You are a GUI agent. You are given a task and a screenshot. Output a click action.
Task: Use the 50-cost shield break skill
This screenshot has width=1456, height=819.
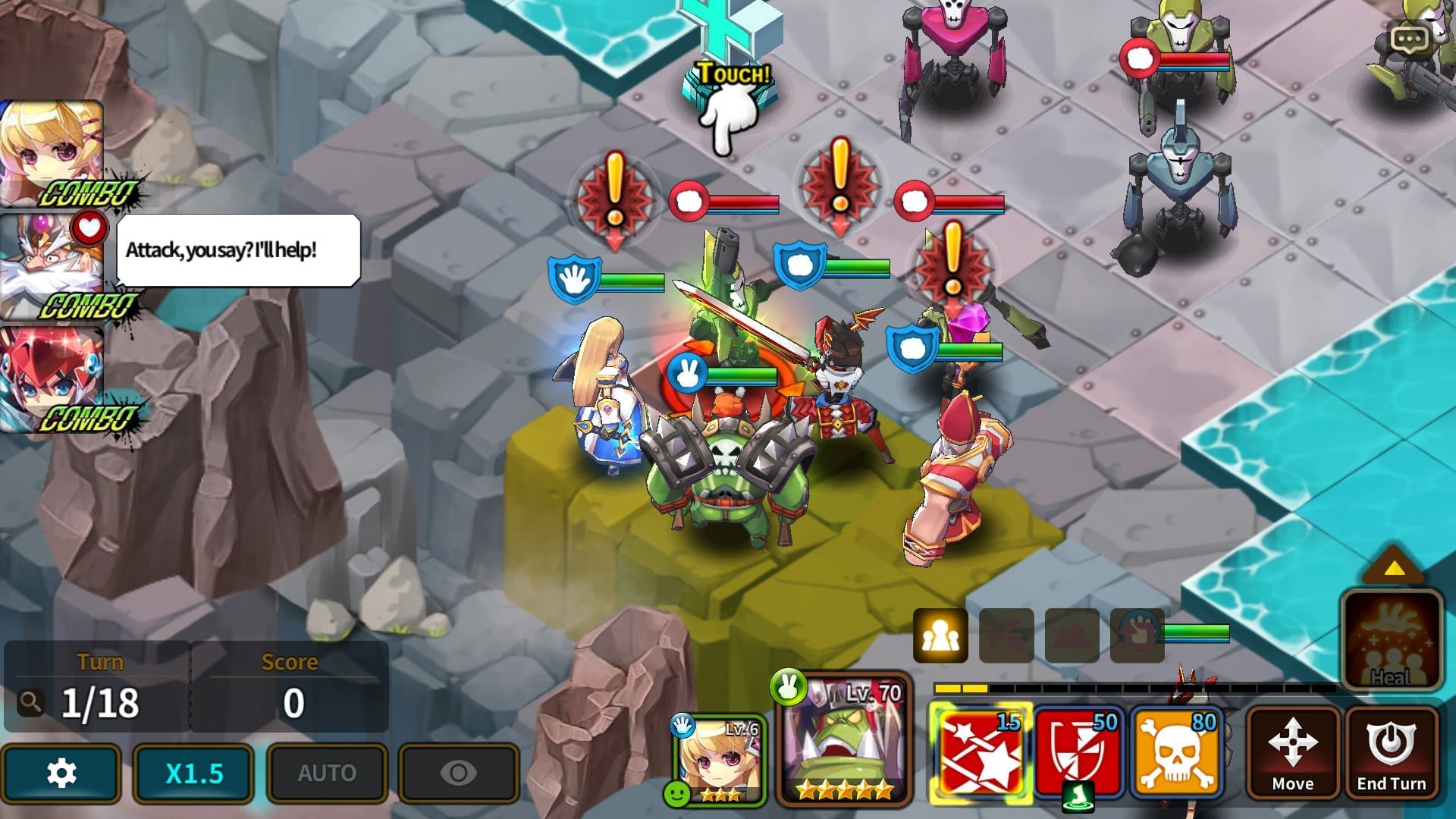tap(1078, 753)
